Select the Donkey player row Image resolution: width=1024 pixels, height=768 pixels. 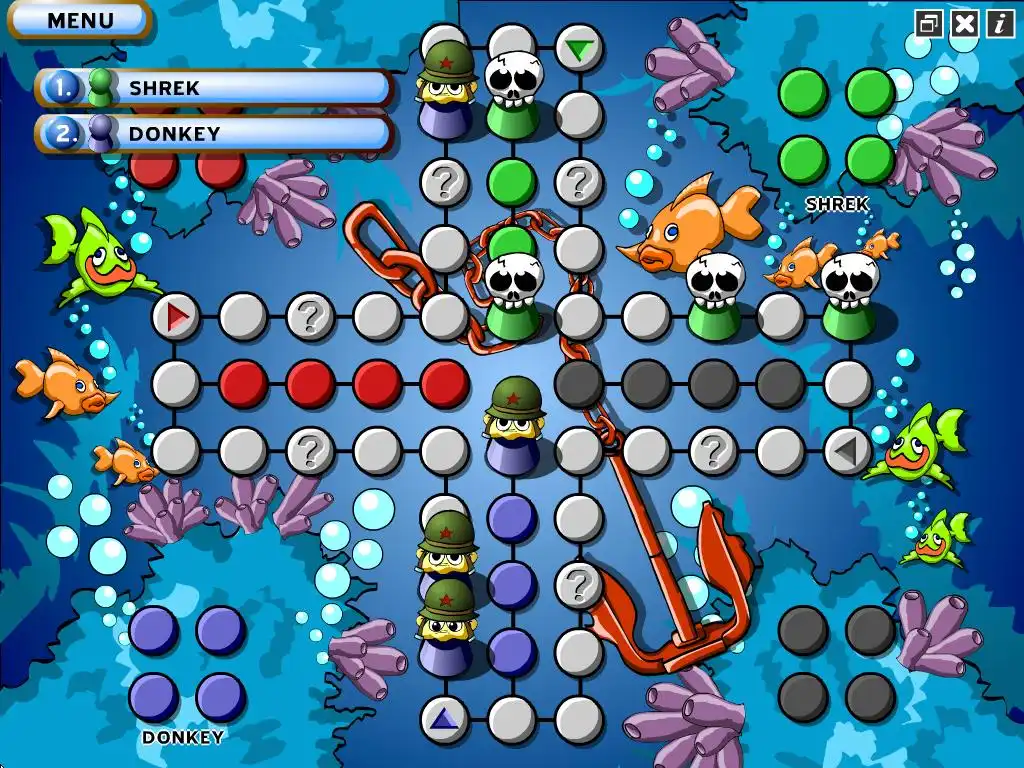coord(214,134)
